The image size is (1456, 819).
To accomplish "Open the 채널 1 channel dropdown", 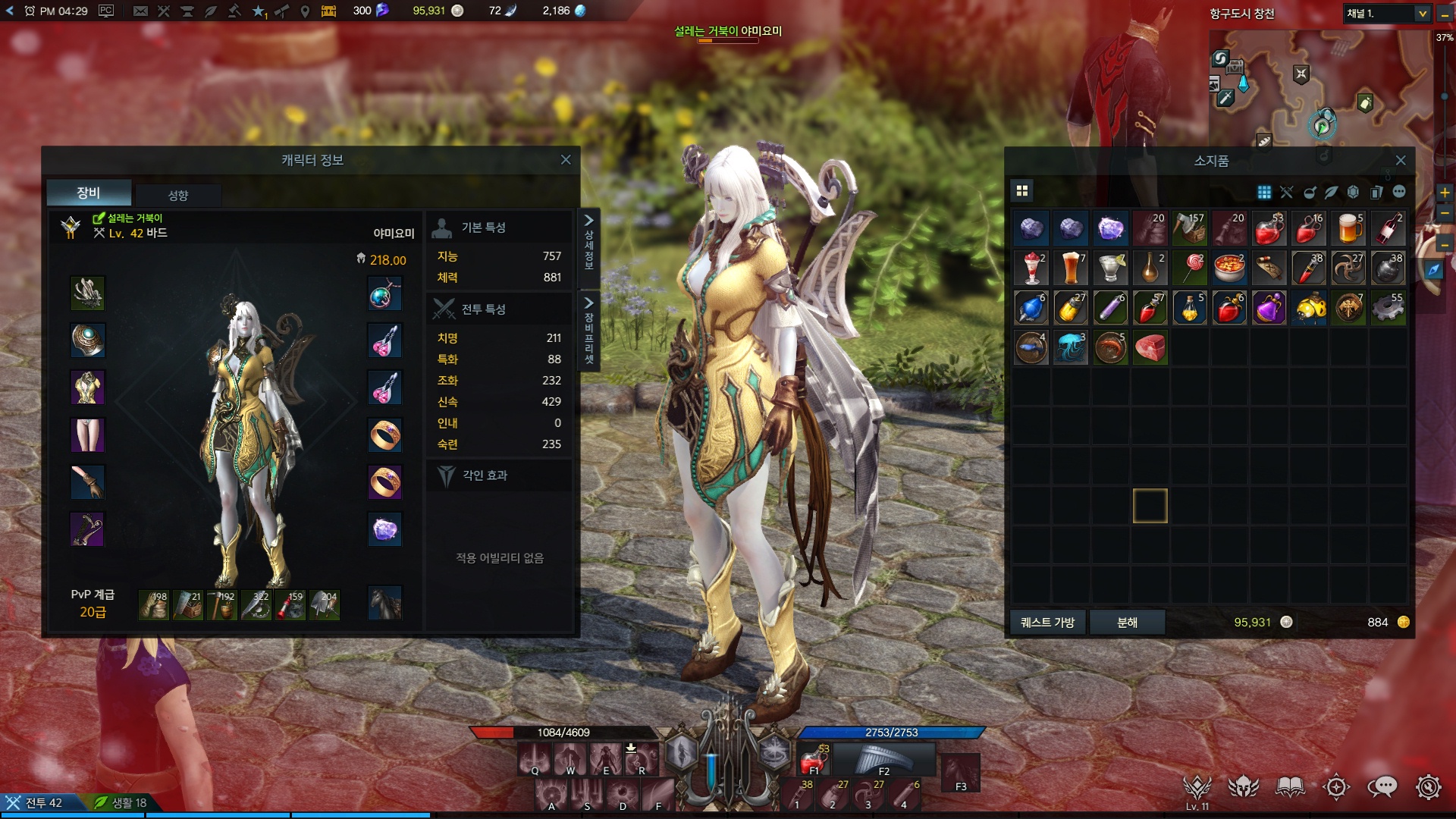I will point(1387,14).
